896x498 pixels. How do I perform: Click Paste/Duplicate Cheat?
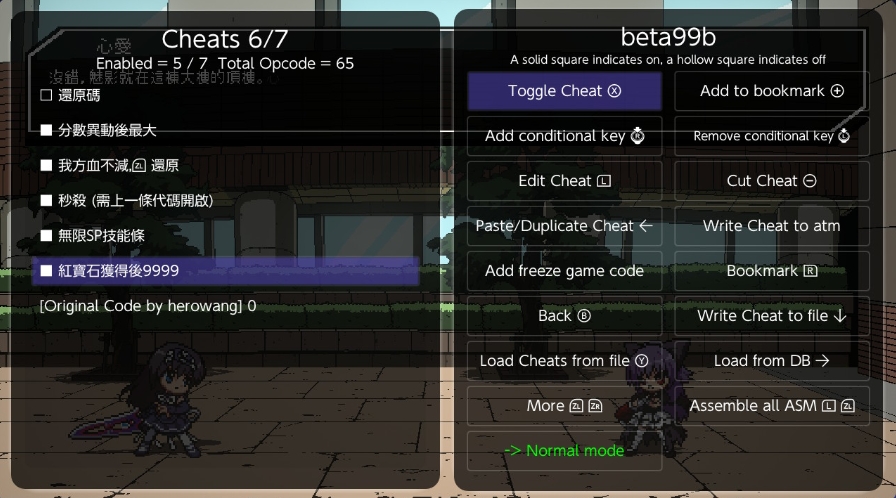pos(564,226)
